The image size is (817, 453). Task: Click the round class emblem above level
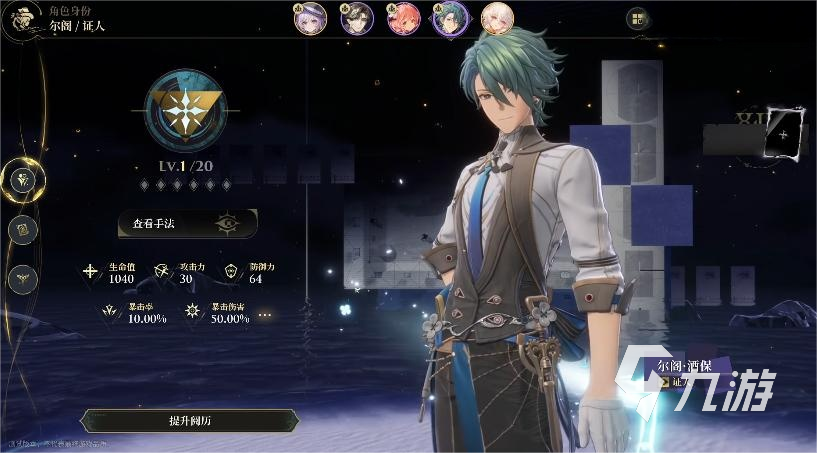click(184, 108)
